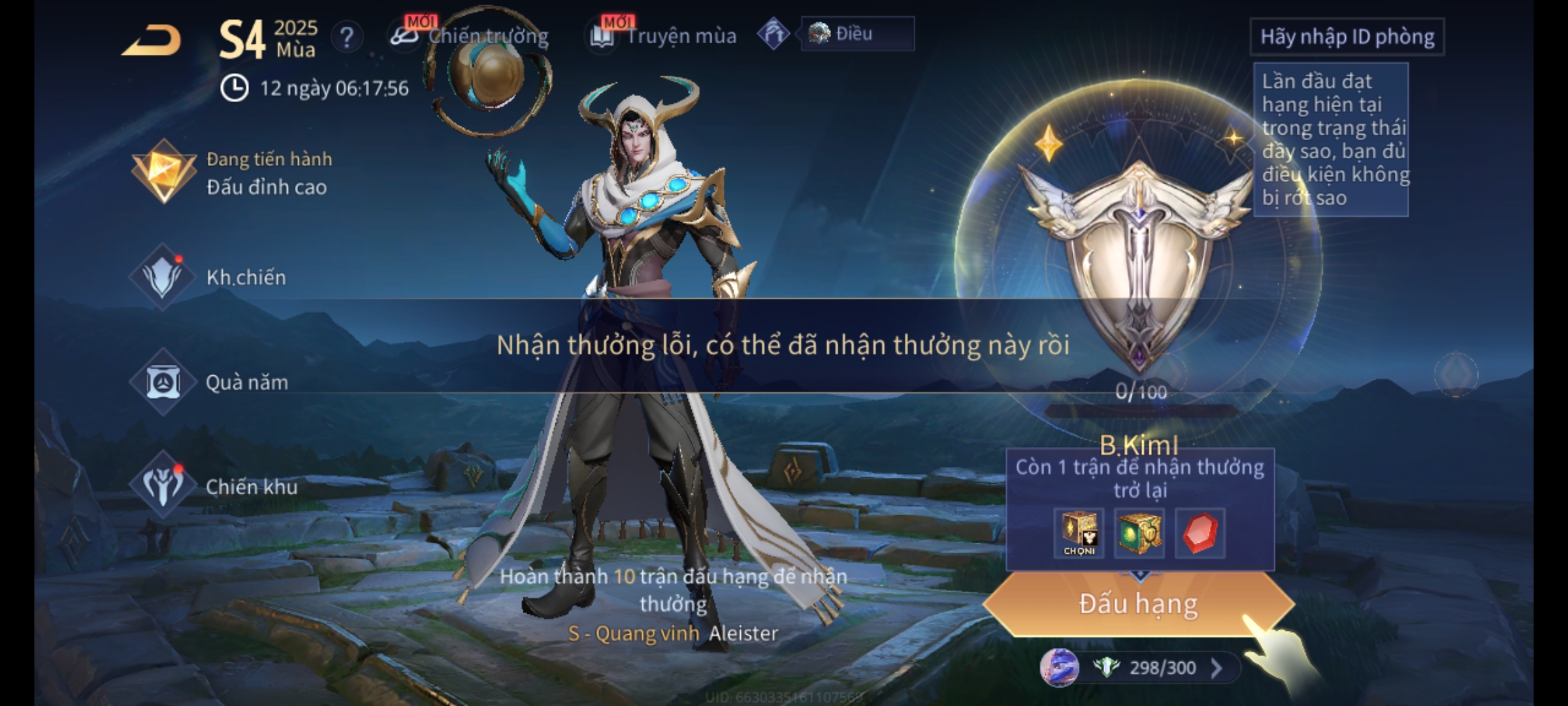Viewport: 1568px width, 706px height.
Task: Open the 298/300 progress bar arrow
Action: [x=1217, y=668]
